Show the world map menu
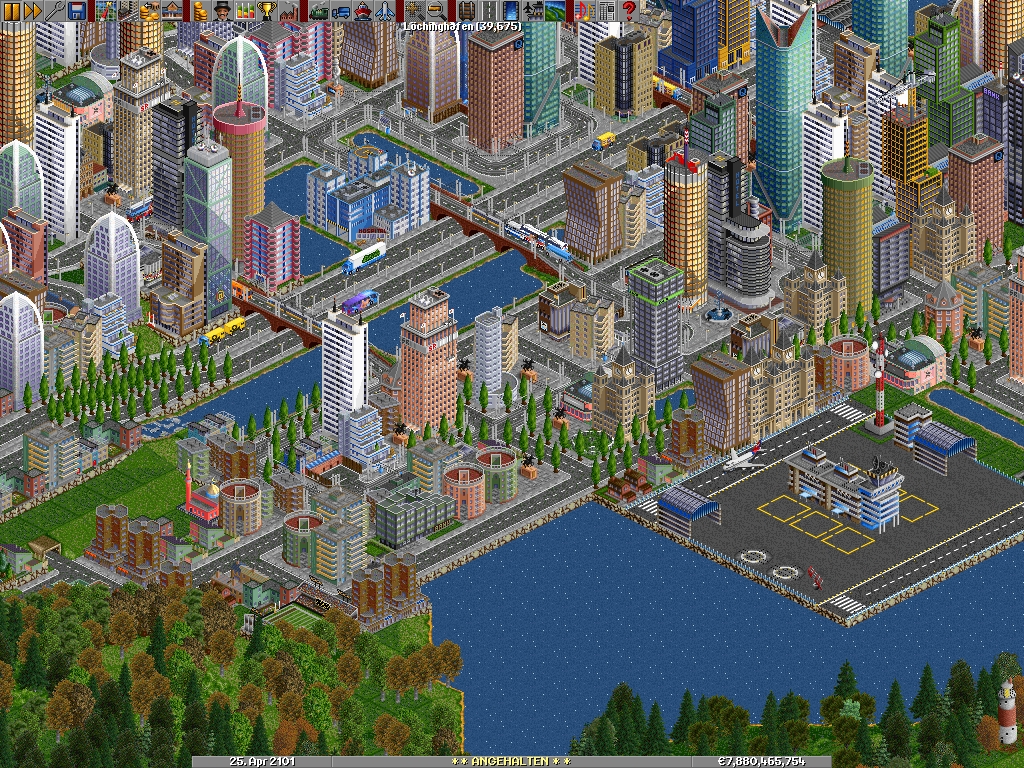 click(x=107, y=11)
